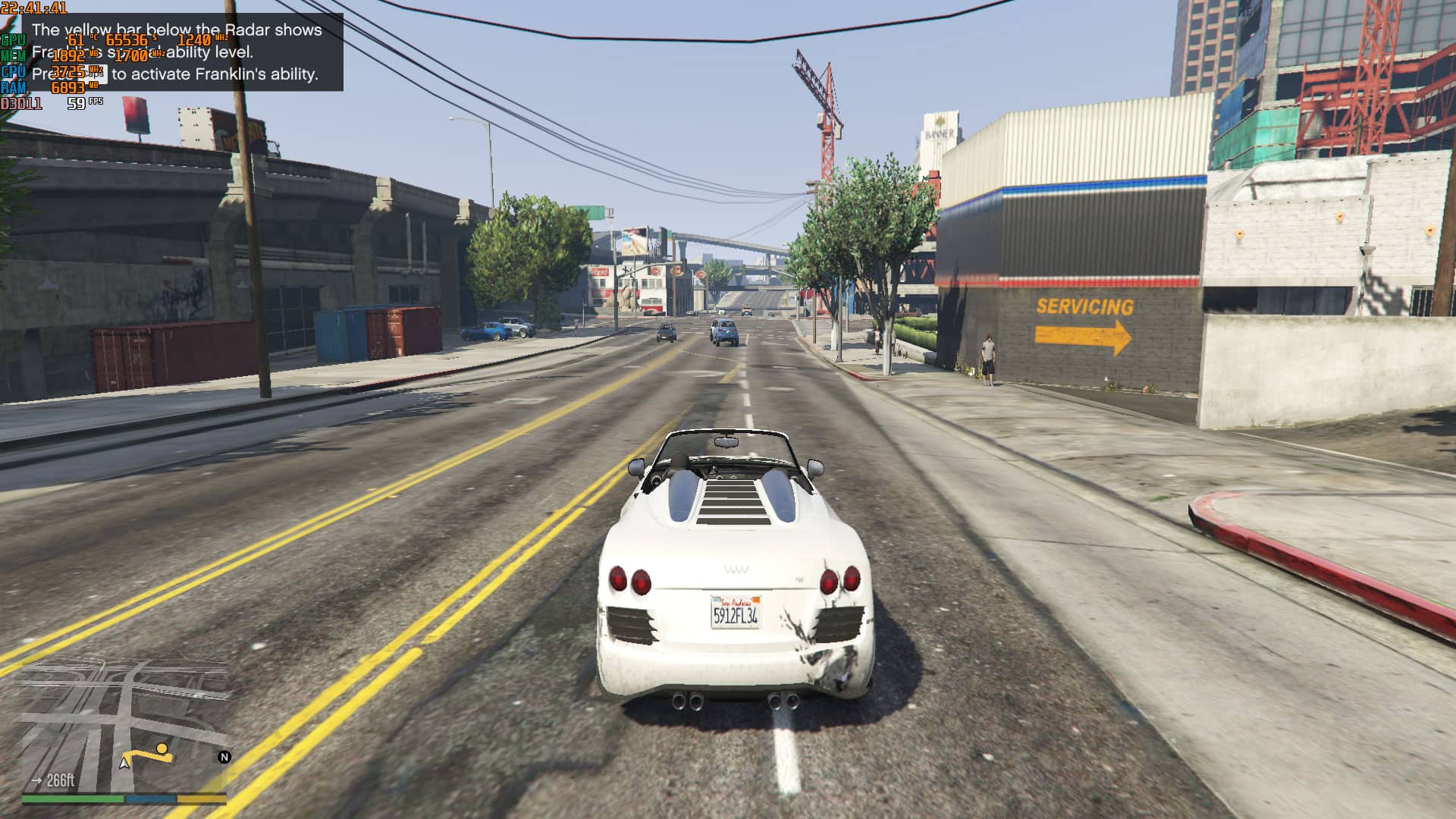
Task: Select the yellow destination blip on the radar
Action: (x=162, y=749)
